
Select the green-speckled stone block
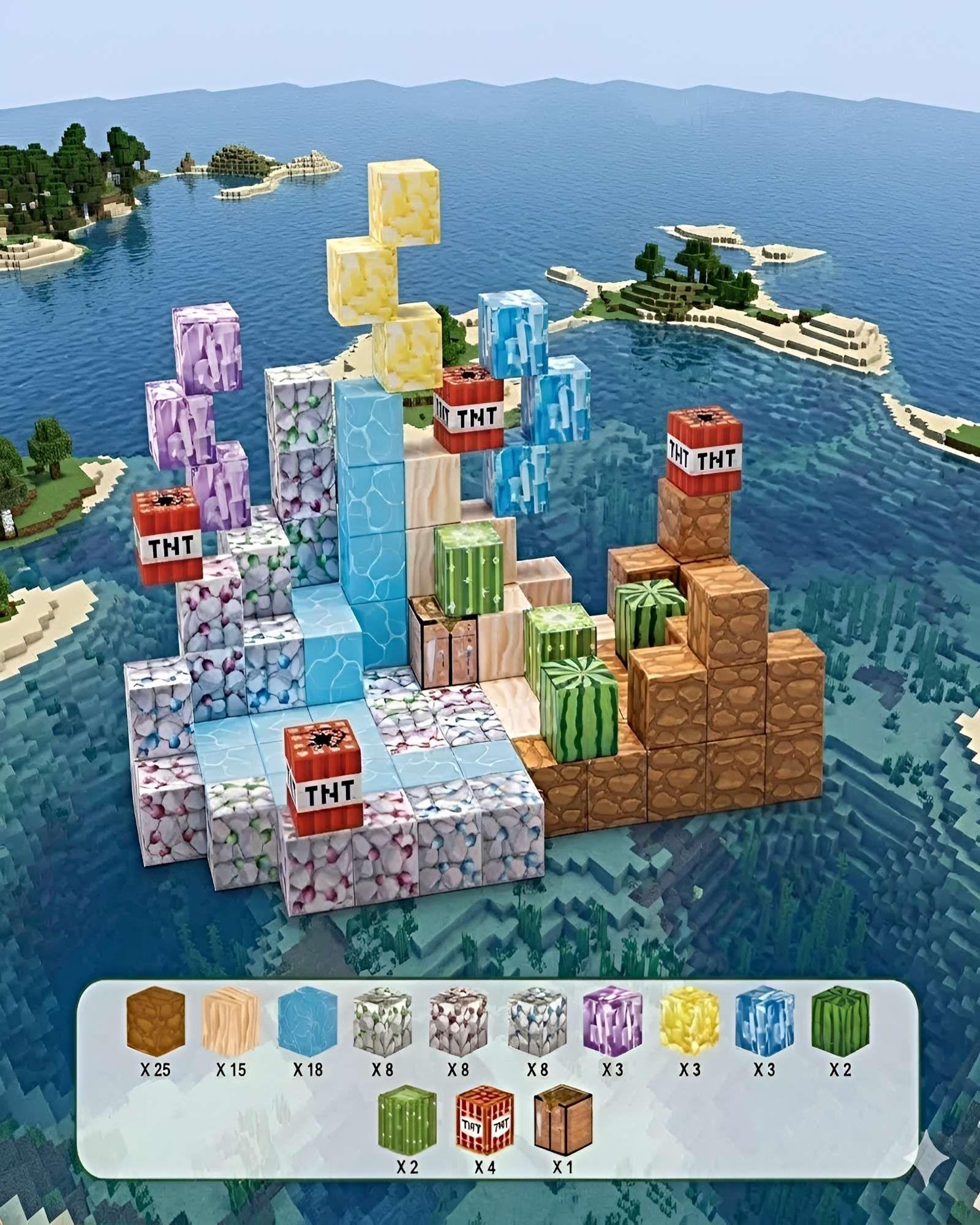[383, 1022]
